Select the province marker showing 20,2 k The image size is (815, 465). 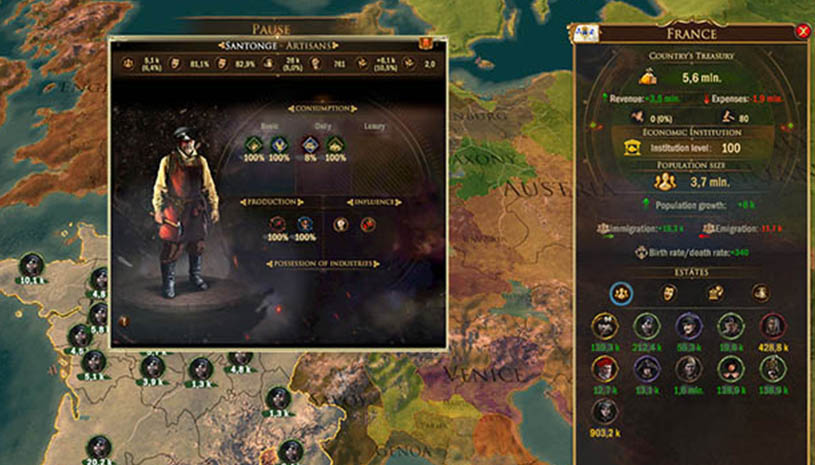[98, 448]
